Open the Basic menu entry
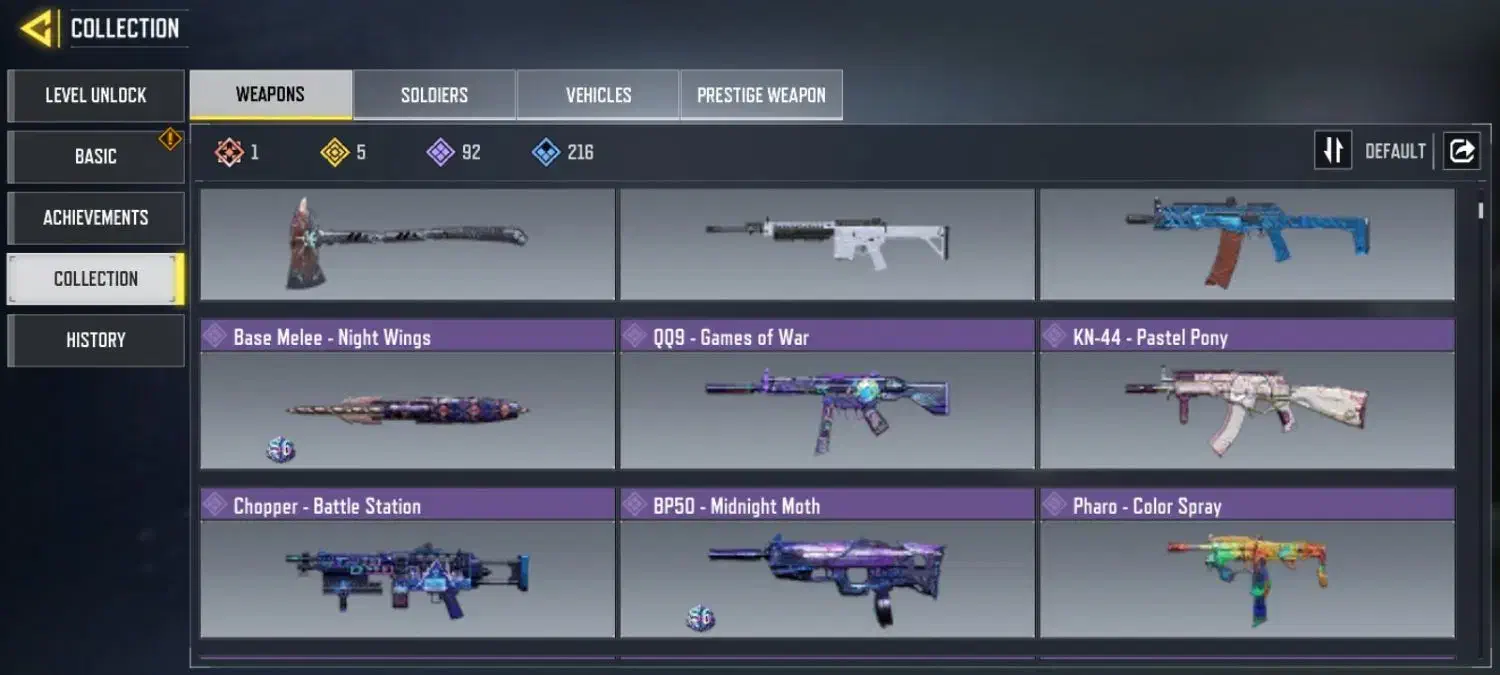Viewport: 1500px width, 675px height. pyautogui.click(x=96, y=157)
